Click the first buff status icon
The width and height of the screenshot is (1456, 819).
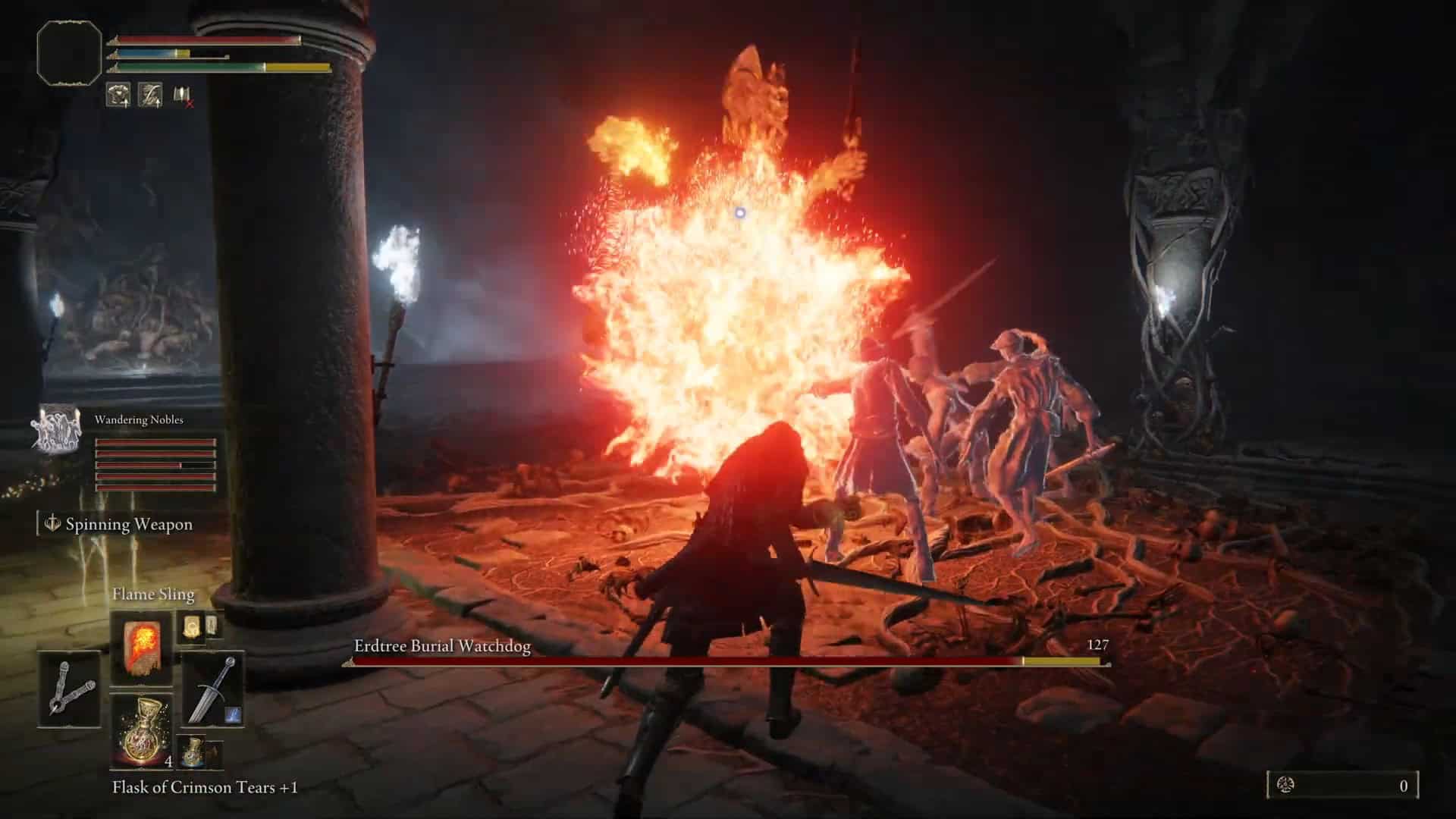pyautogui.click(x=118, y=95)
